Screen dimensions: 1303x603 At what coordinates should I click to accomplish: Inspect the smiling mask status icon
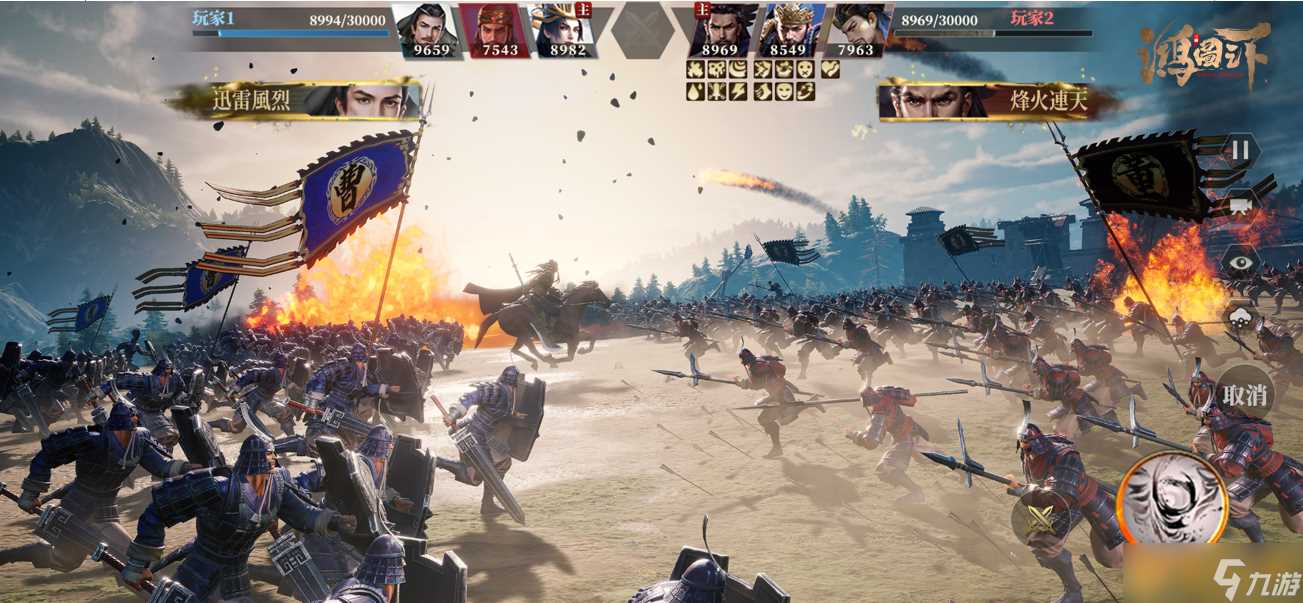click(x=783, y=91)
